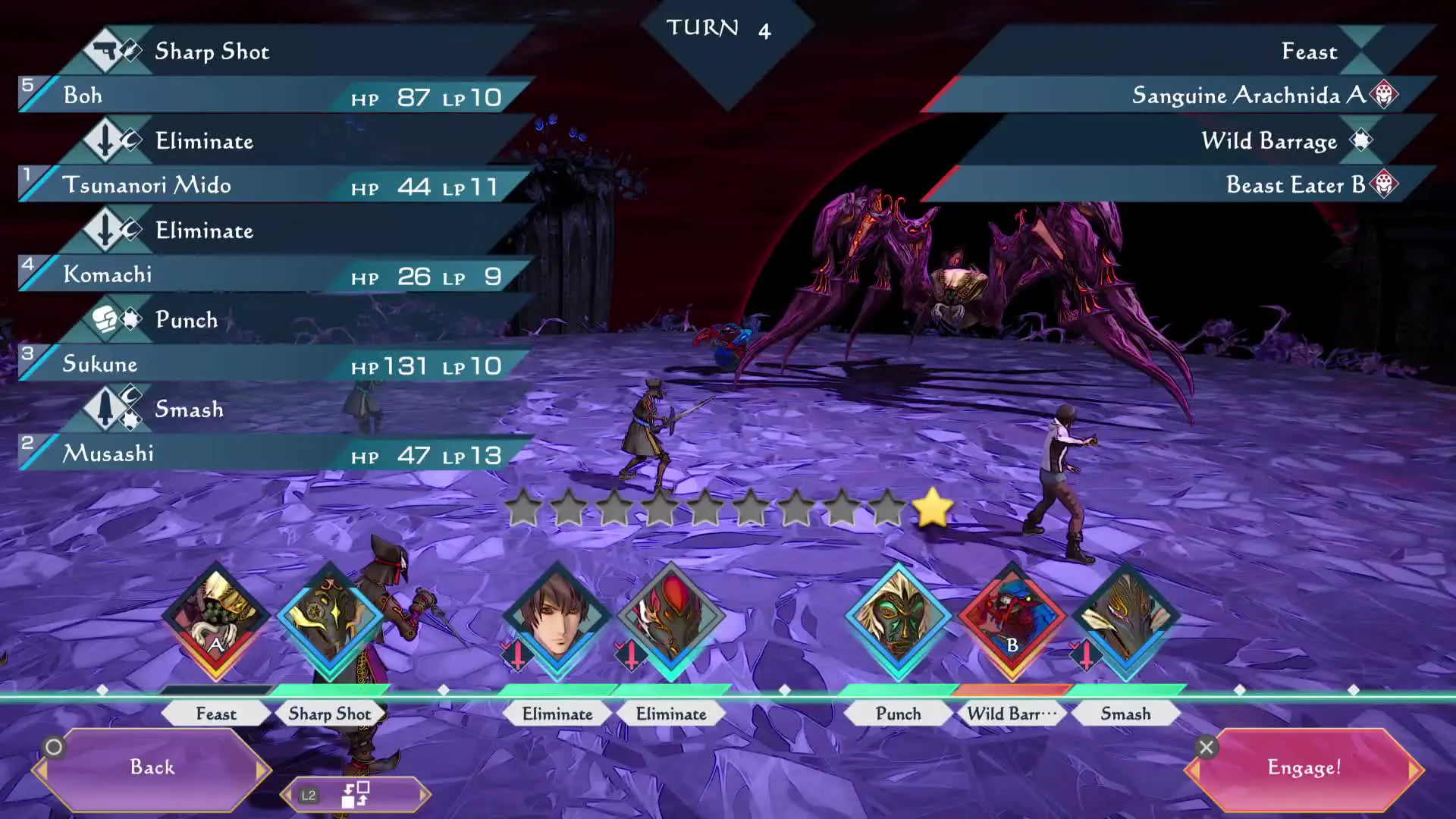Toggle the swap view button
The image size is (1456, 819).
pyautogui.click(x=355, y=795)
